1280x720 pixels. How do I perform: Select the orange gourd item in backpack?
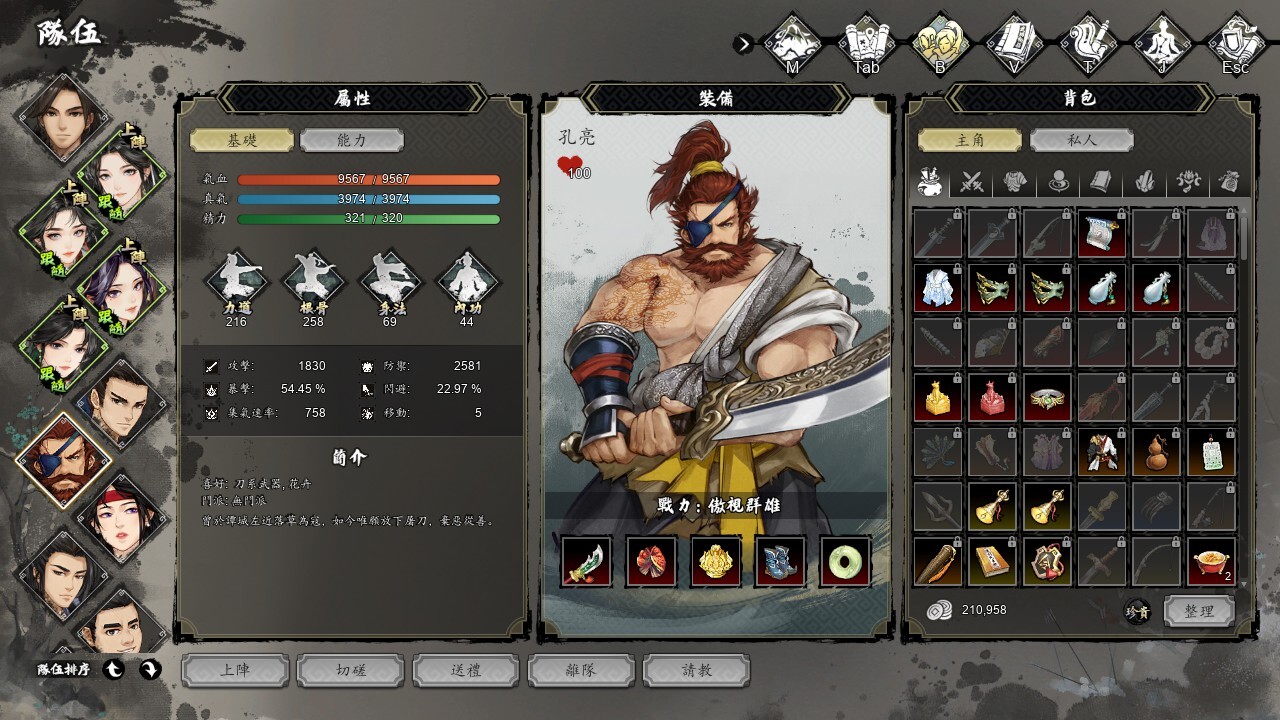[1157, 452]
